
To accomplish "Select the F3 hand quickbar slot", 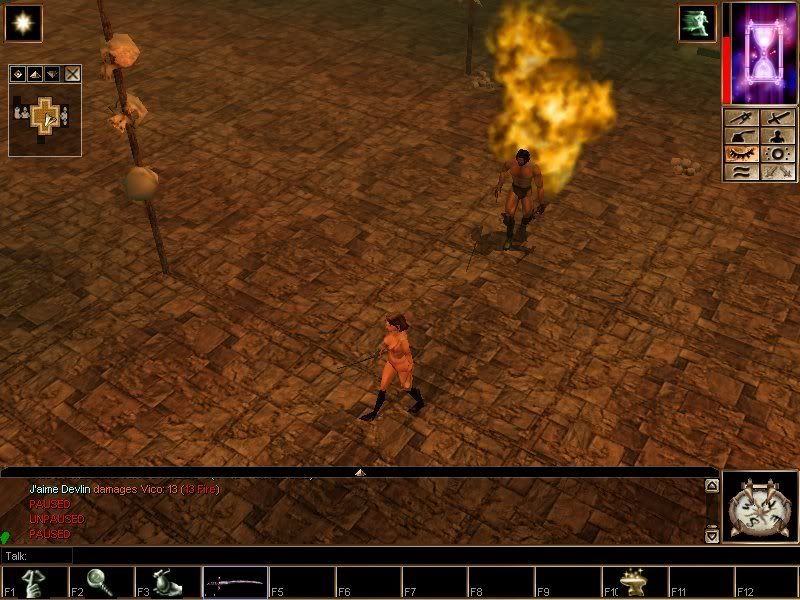I will 168,582.
